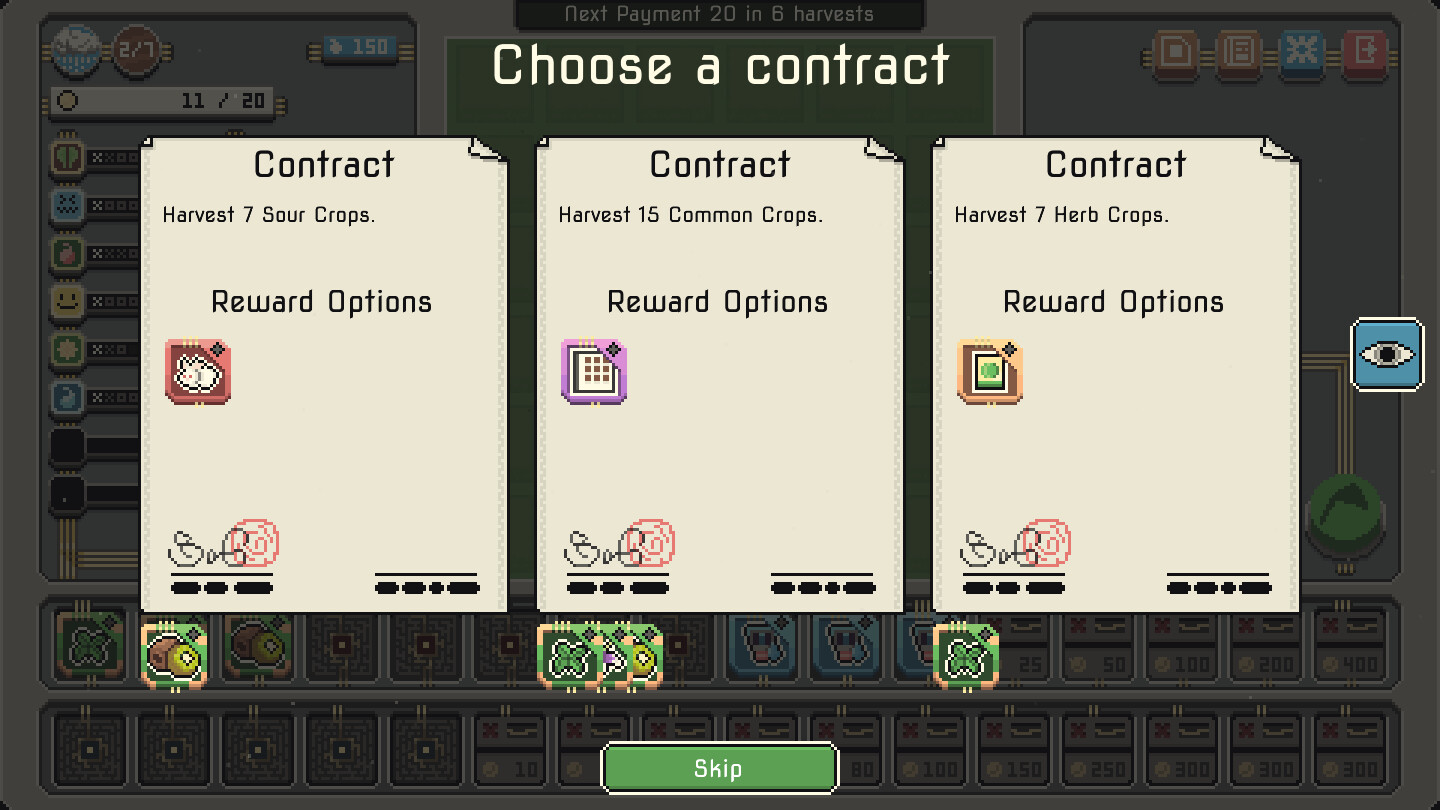
Task: Choose the purple blueprint reward on Common Crops contract
Action: [594, 372]
